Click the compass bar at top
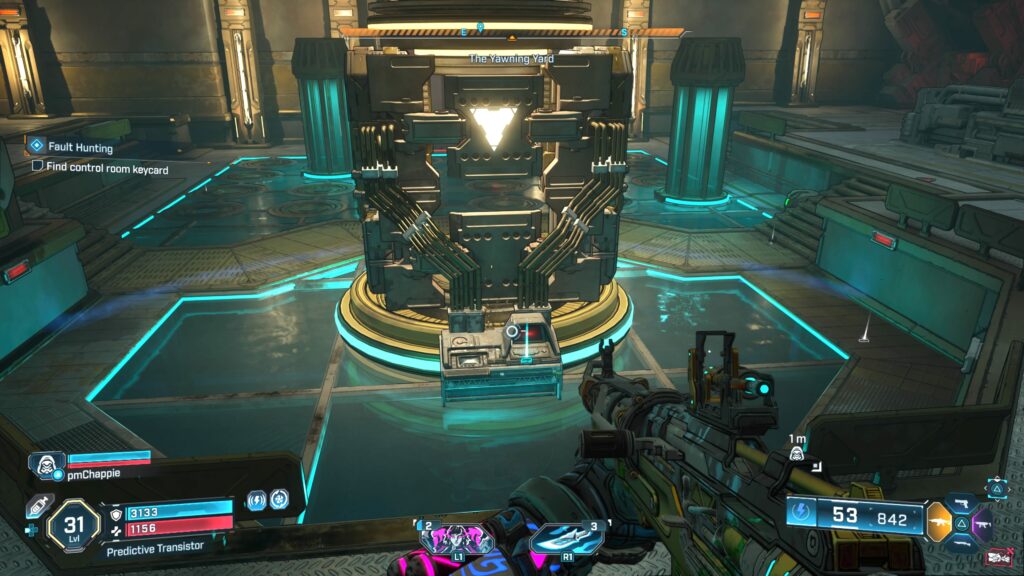 click(x=511, y=32)
